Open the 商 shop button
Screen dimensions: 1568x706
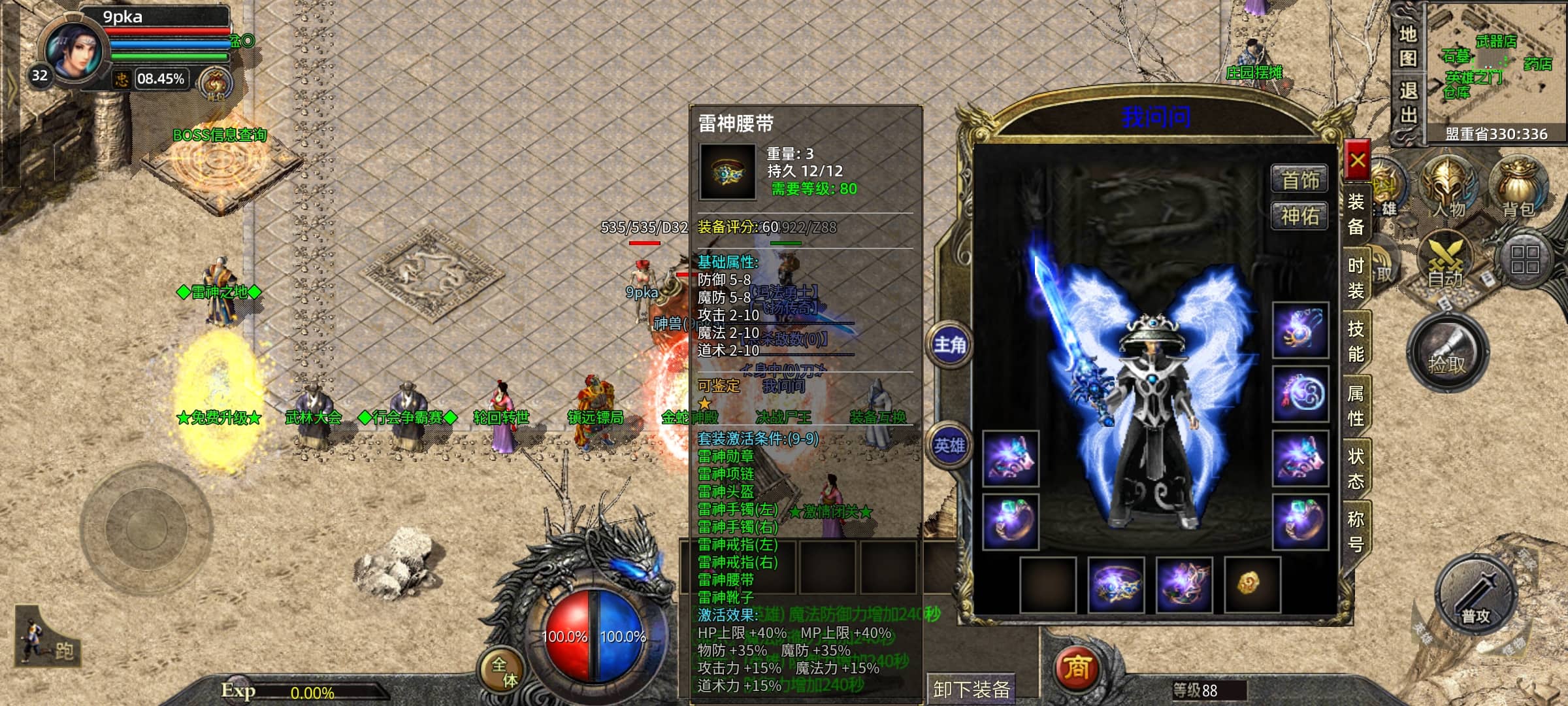click(1077, 667)
